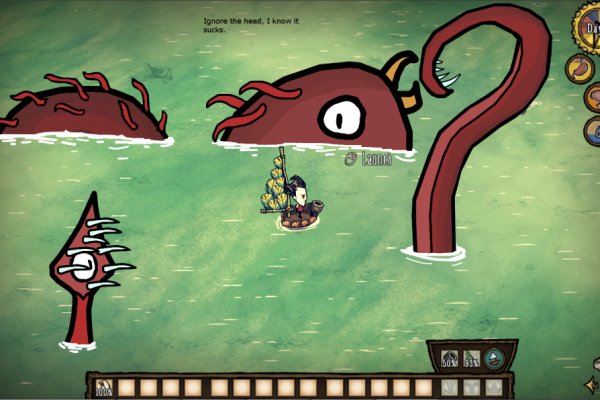600x400 pixels.
Task: Click the head equipment slot
Action: (493, 387)
